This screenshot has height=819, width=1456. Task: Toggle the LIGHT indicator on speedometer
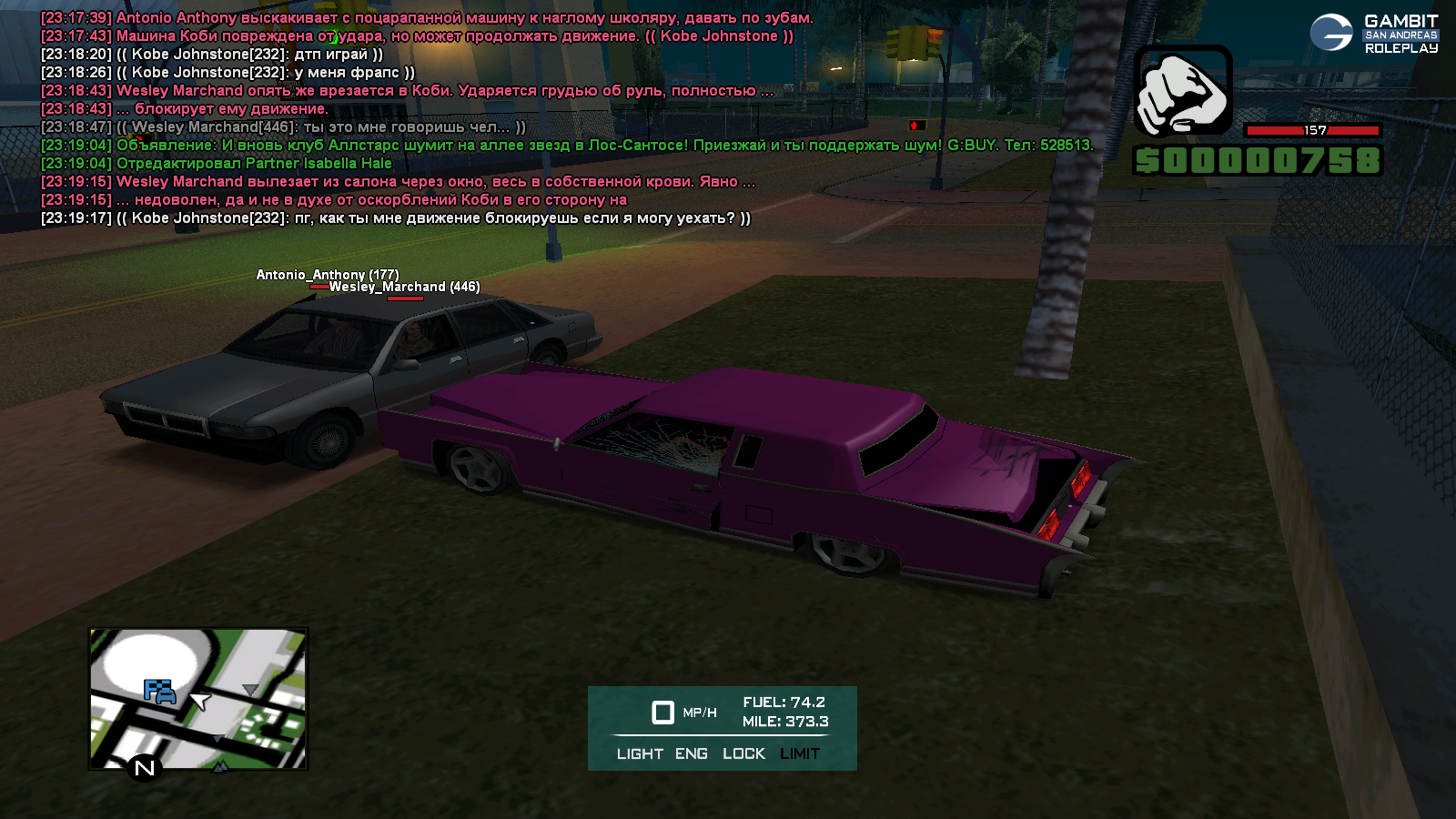click(640, 753)
